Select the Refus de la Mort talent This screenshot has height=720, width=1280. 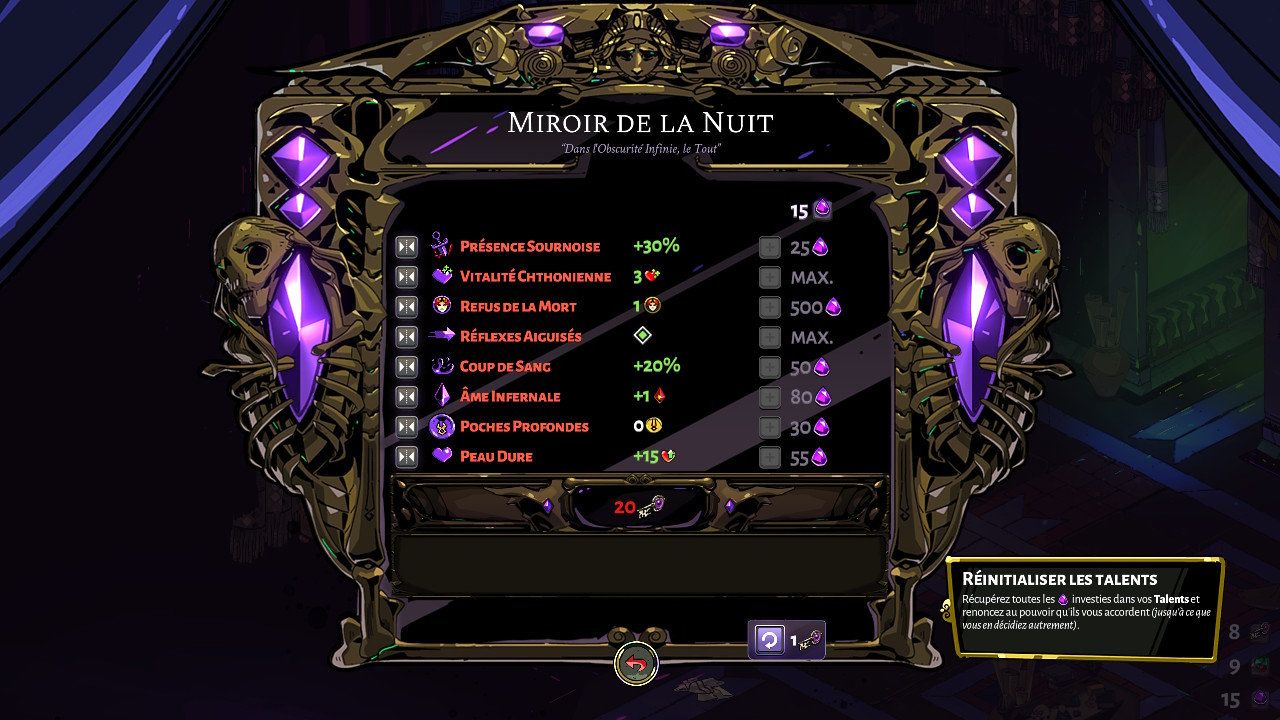click(518, 307)
